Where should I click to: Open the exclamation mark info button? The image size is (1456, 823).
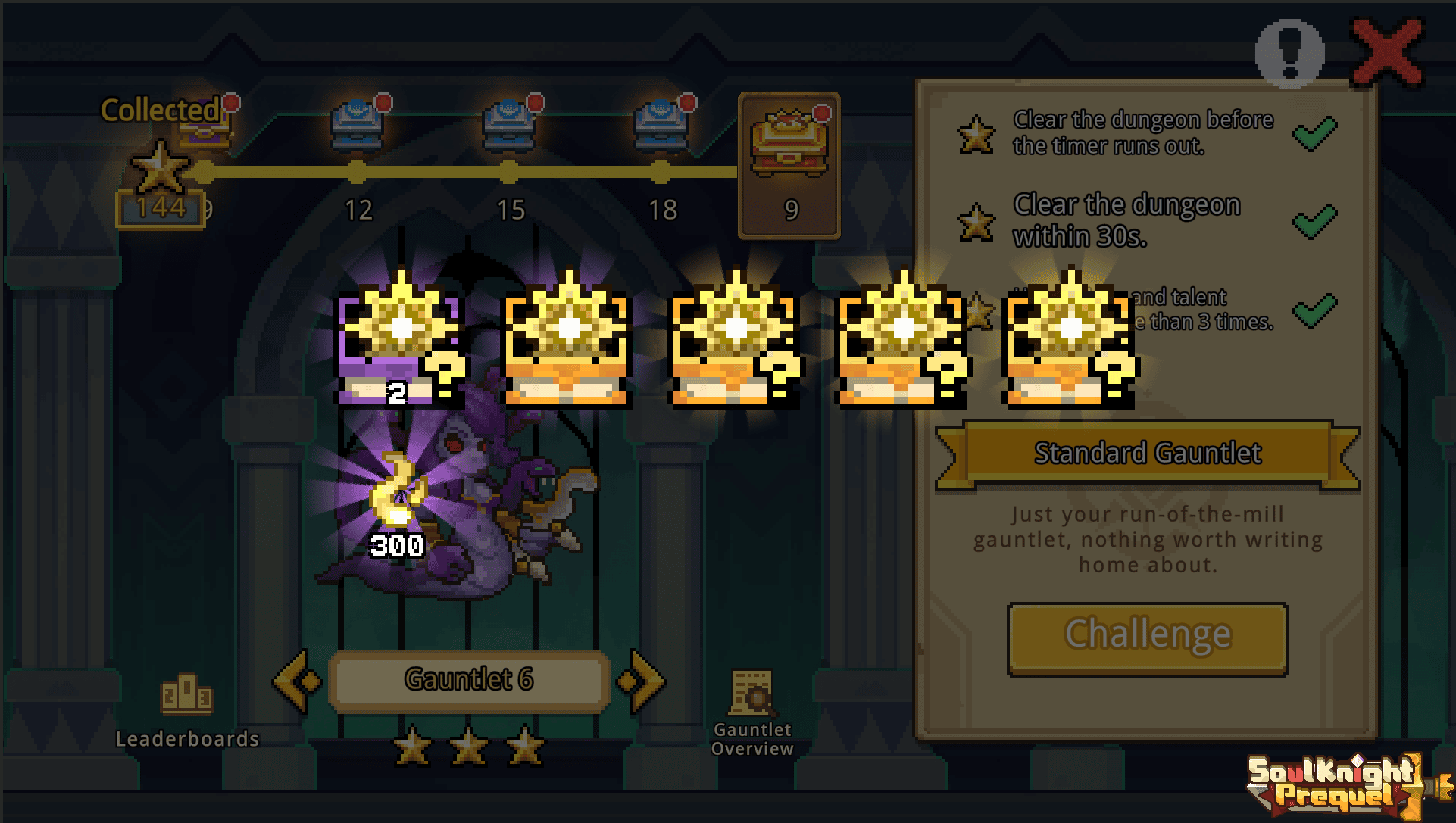[1289, 52]
